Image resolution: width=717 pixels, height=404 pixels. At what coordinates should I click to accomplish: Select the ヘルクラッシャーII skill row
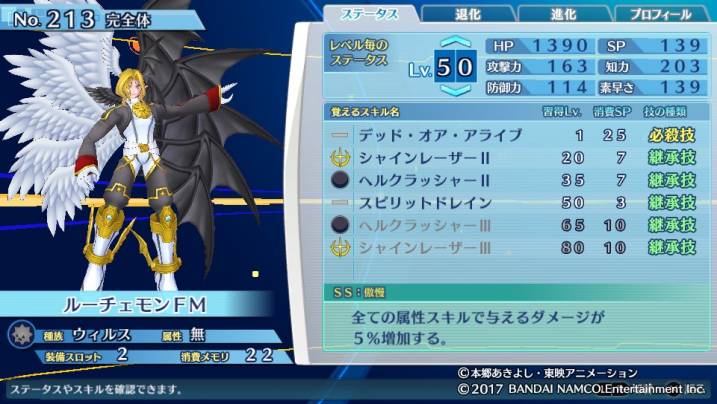tap(515, 181)
